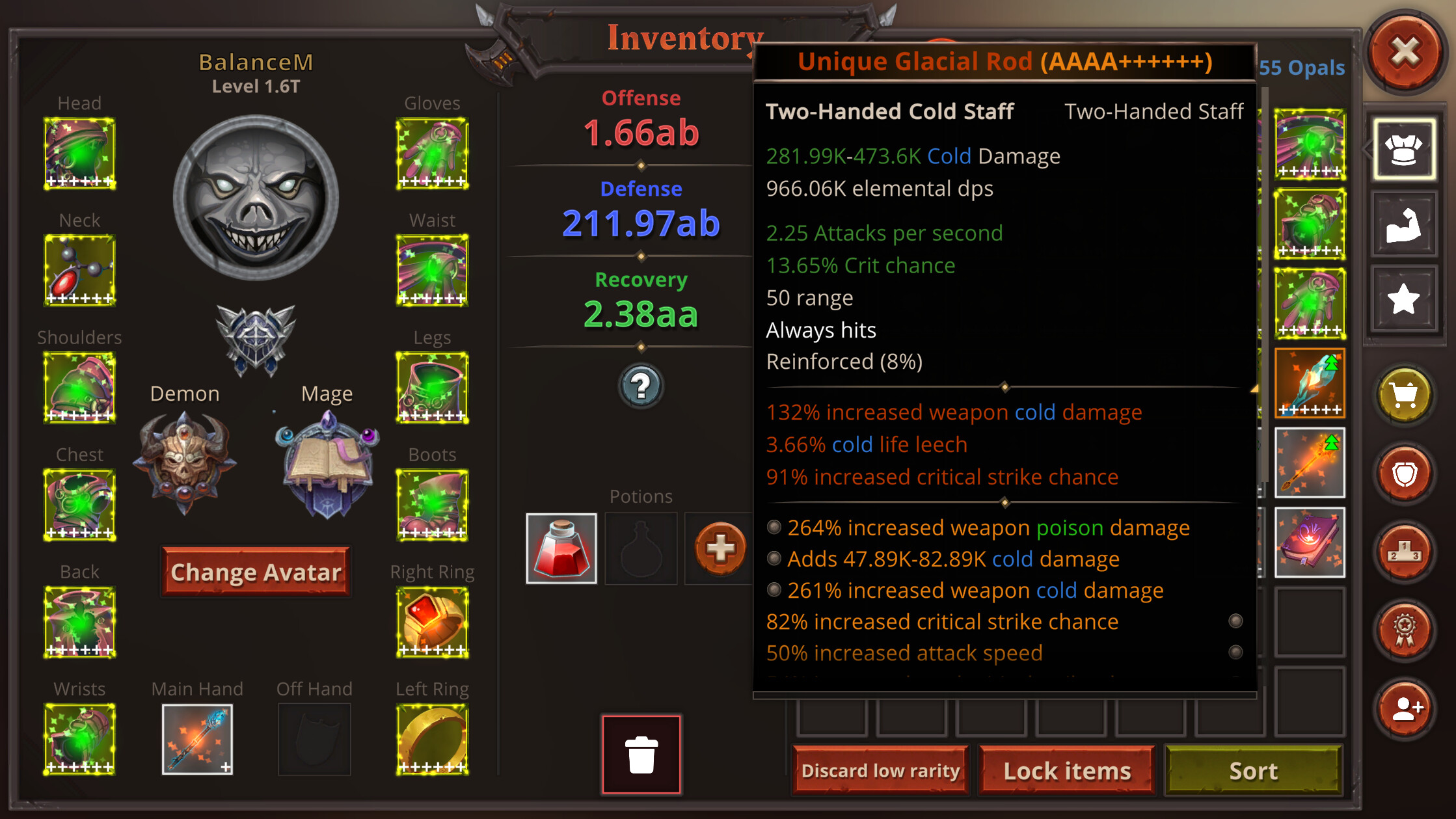Open the shield emblem icon in the right sidebar
Screen dimensions: 1456x819
pyautogui.click(x=1404, y=473)
